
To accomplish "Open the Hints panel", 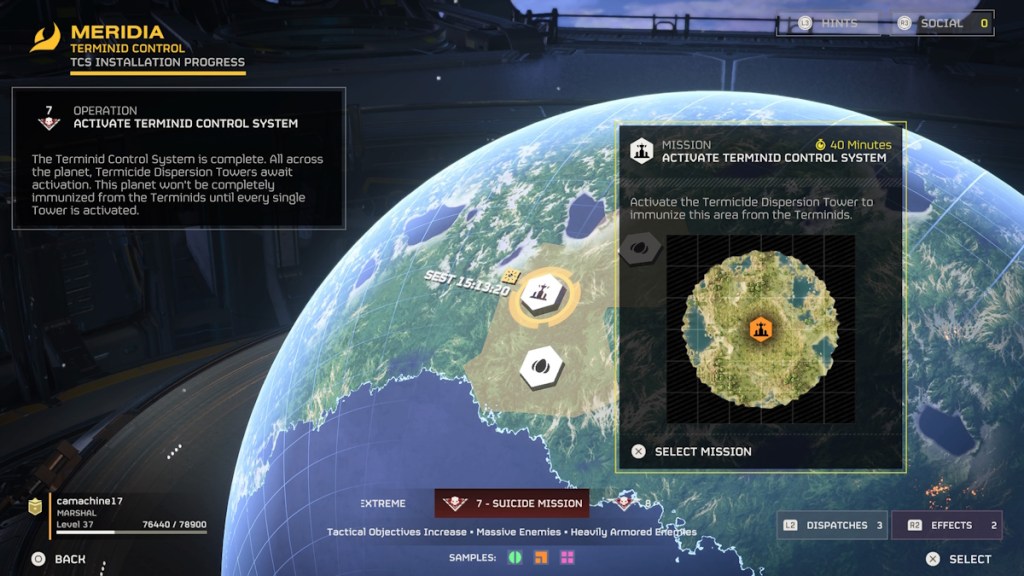I will point(830,23).
